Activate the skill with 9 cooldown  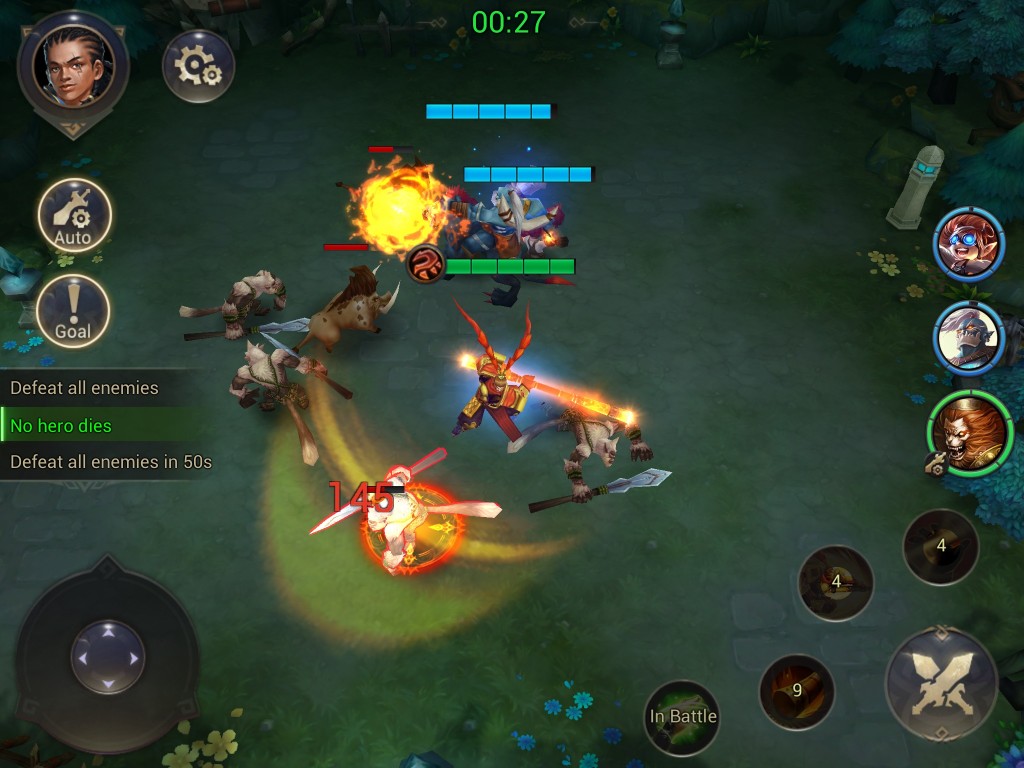(797, 691)
